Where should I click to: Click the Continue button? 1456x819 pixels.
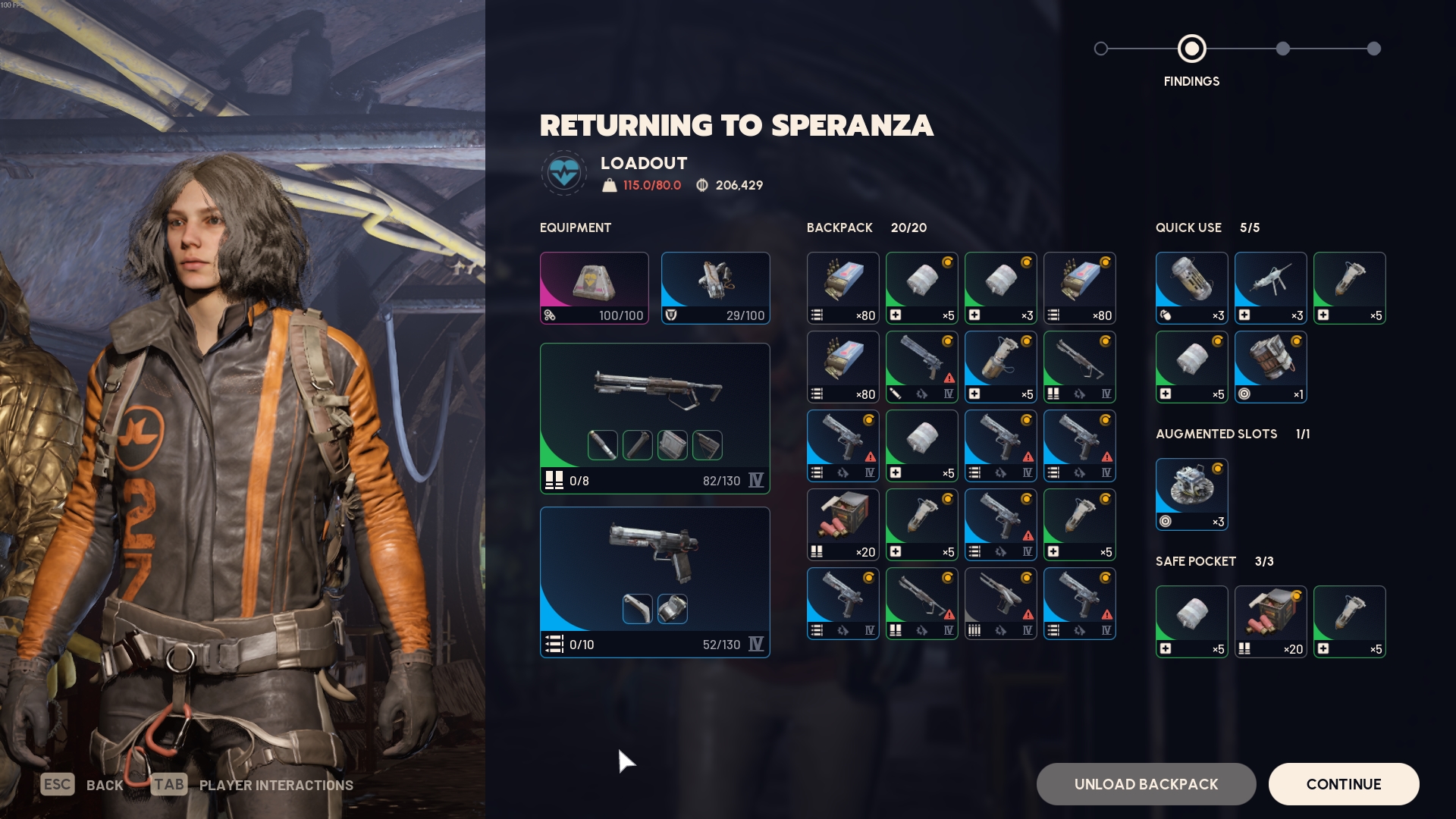(1343, 784)
